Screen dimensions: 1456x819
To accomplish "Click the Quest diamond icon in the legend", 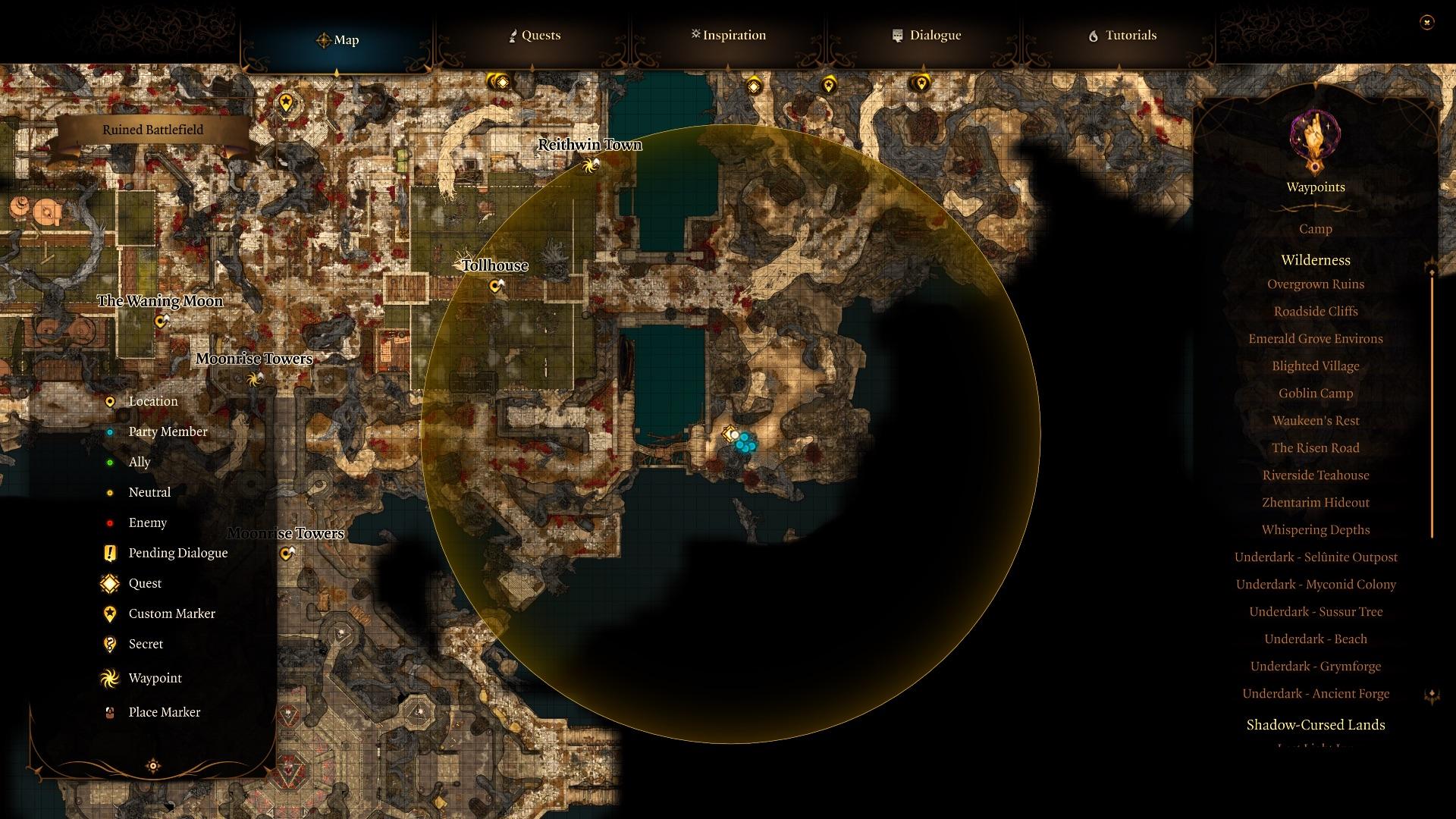I will coord(109,583).
